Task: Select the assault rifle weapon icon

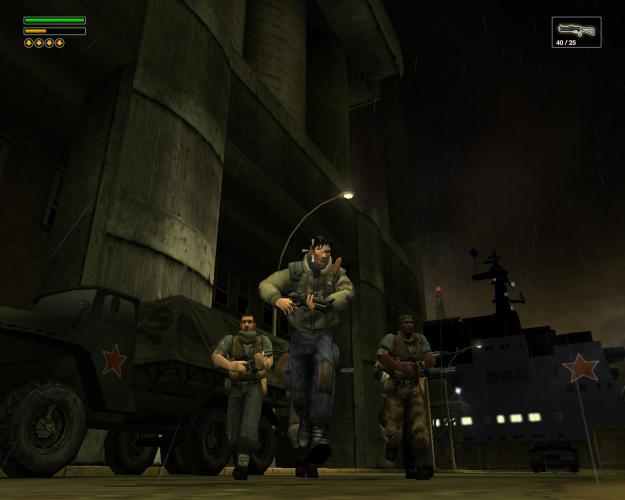Action: point(576,29)
